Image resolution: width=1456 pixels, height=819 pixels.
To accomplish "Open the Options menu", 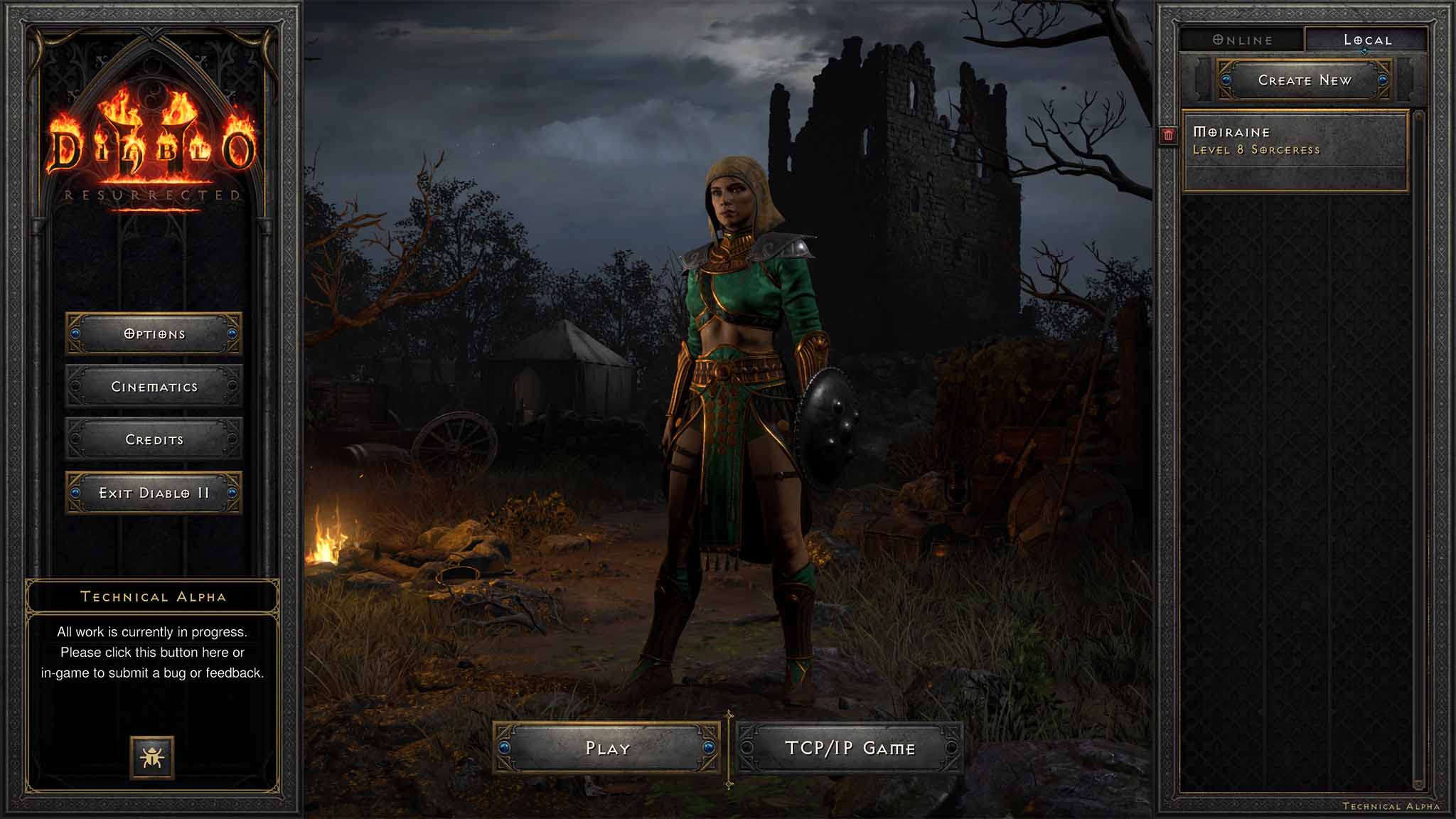I will 154,333.
